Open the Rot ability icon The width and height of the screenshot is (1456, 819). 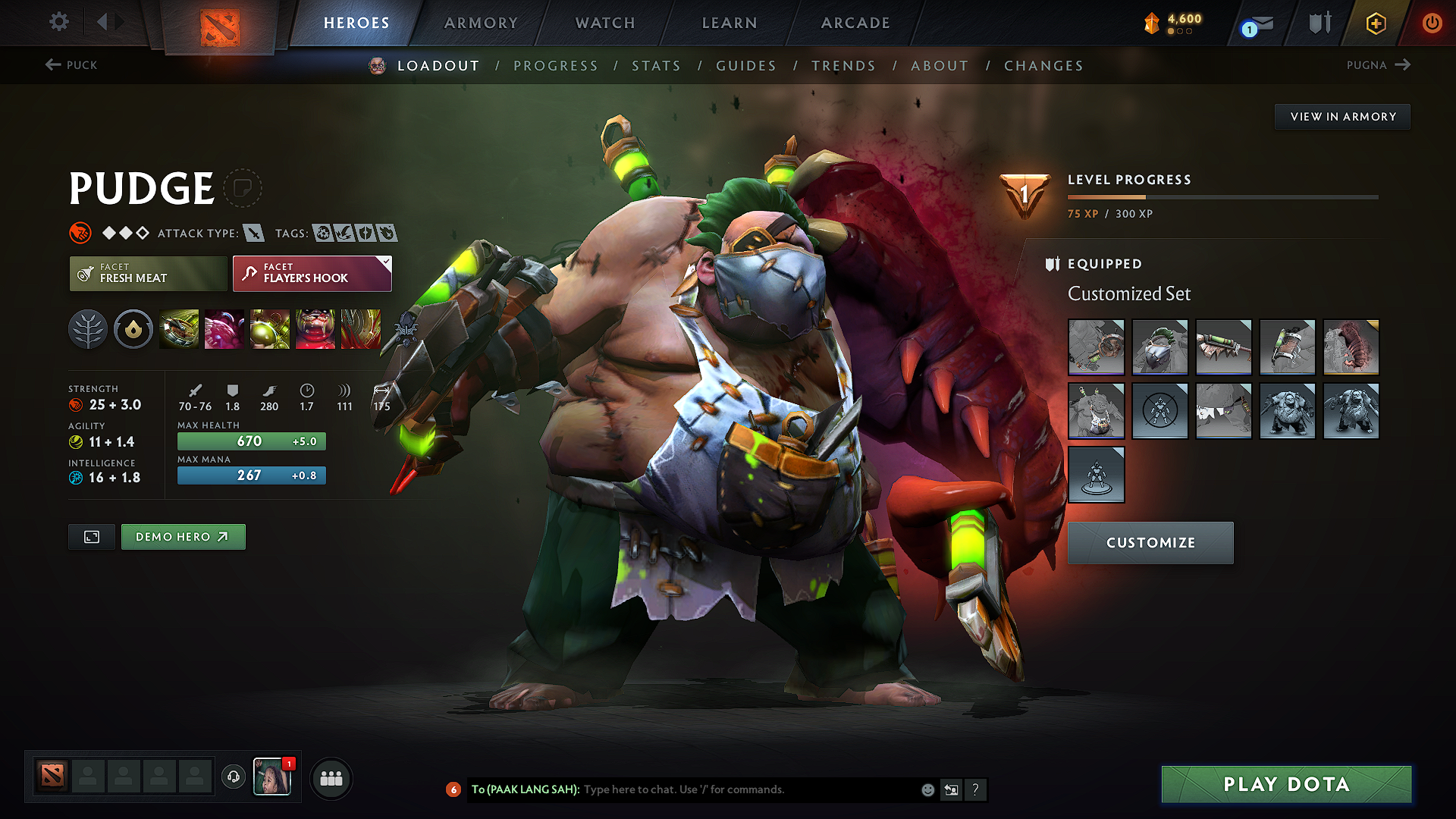(x=224, y=329)
